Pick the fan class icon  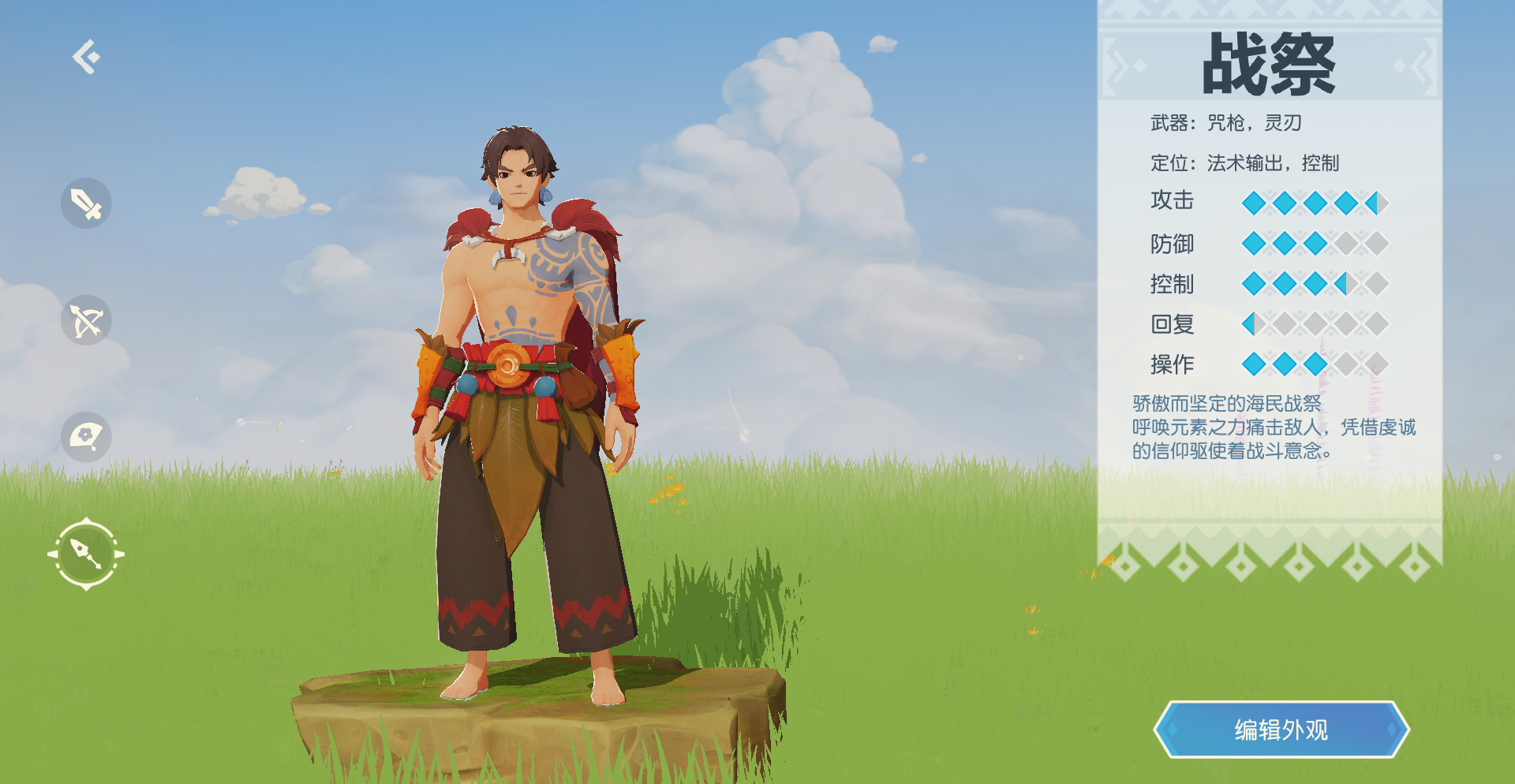pyautogui.click(x=86, y=436)
